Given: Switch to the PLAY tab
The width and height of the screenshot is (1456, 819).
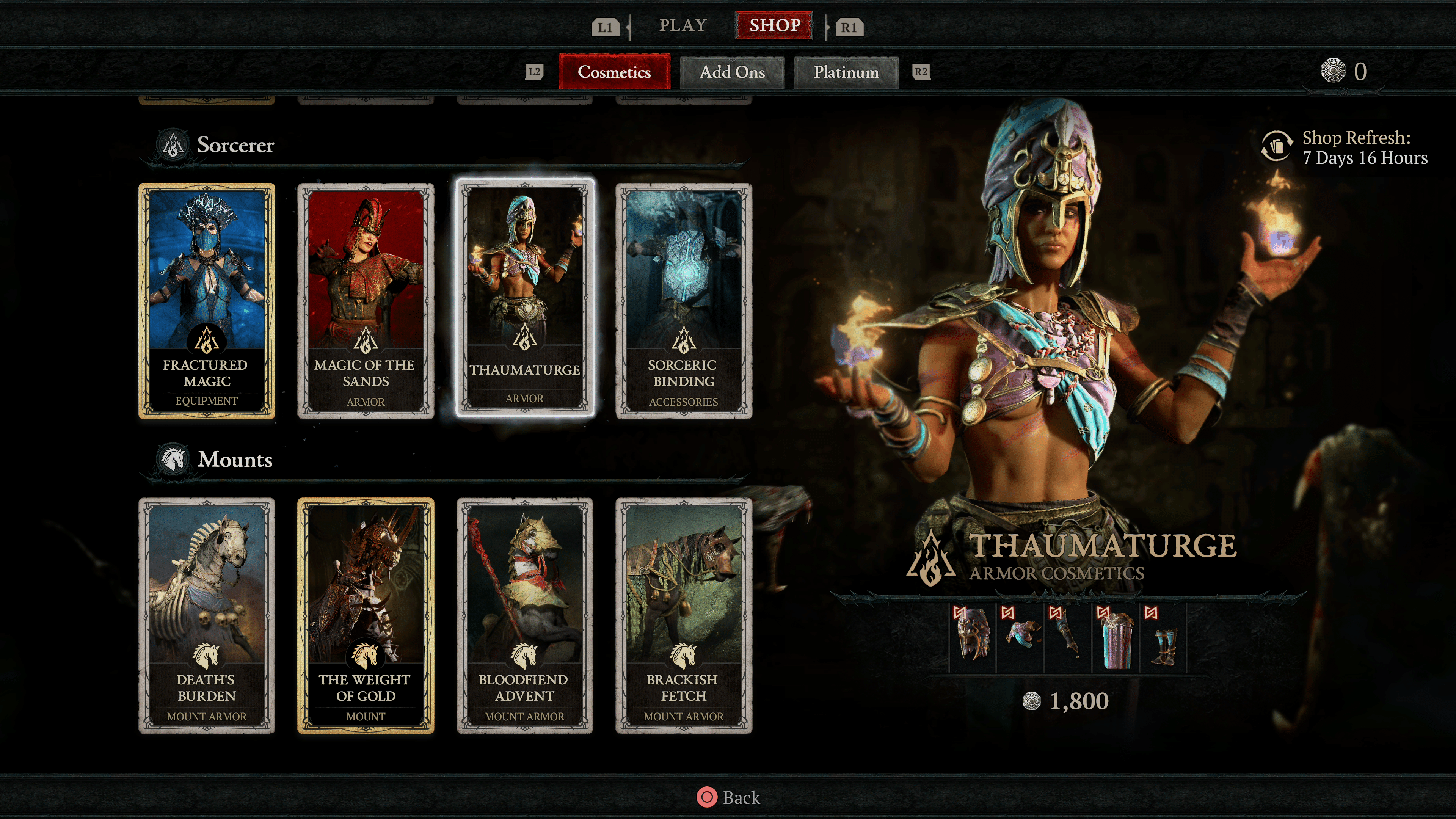Looking at the screenshot, I should coord(683,25).
